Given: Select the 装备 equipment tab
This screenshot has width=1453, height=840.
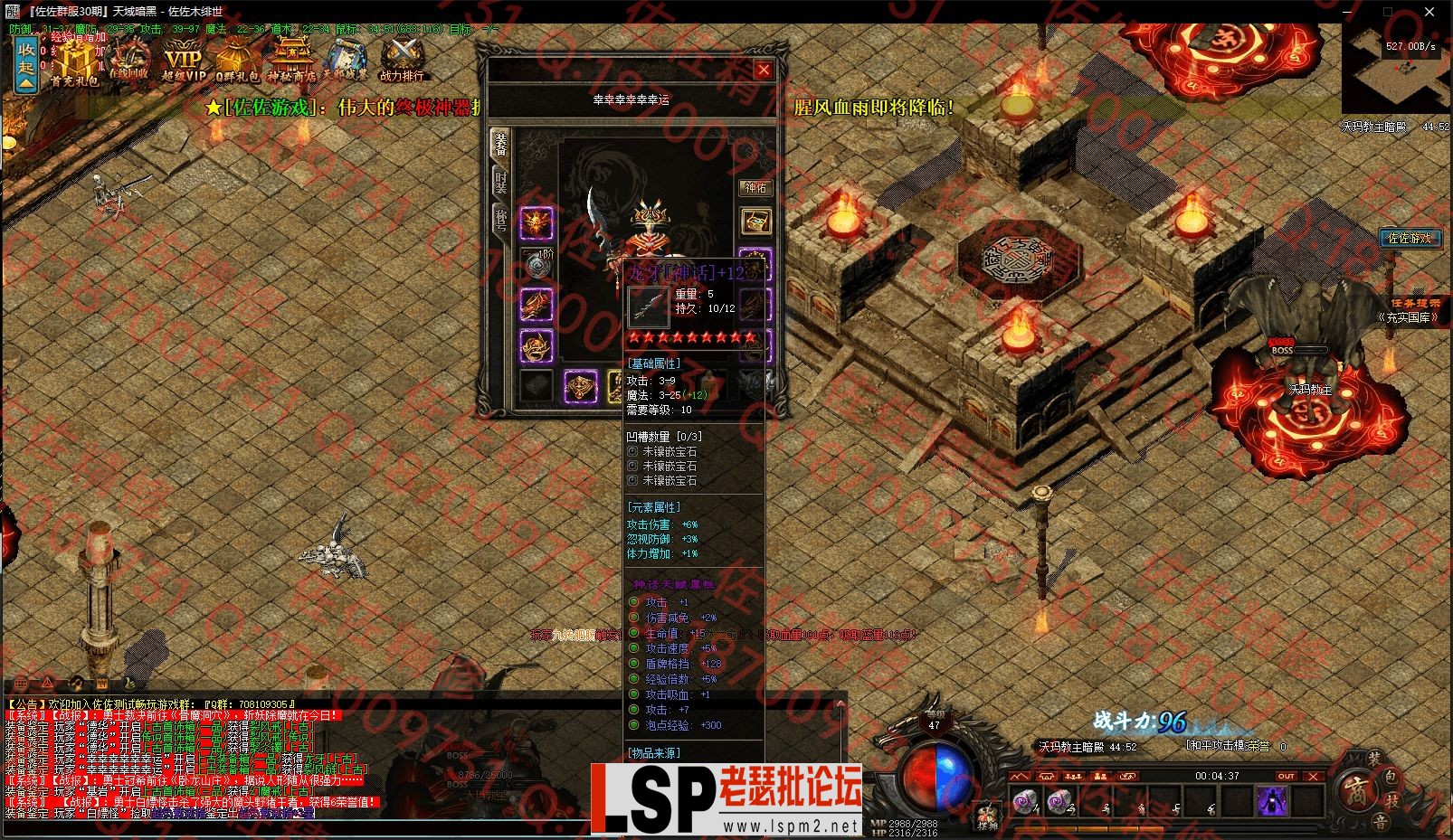Looking at the screenshot, I should click(500, 144).
